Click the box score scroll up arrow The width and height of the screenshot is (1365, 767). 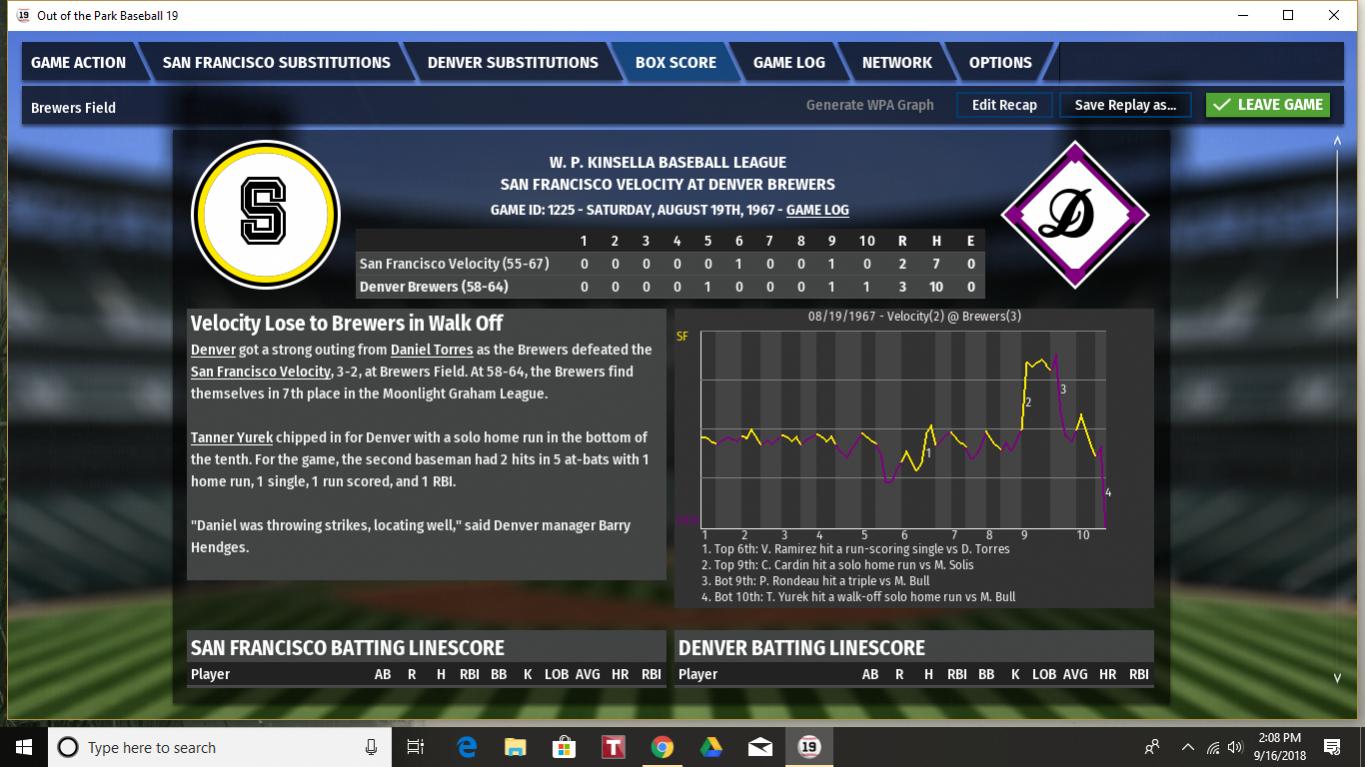[x=1337, y=141]
